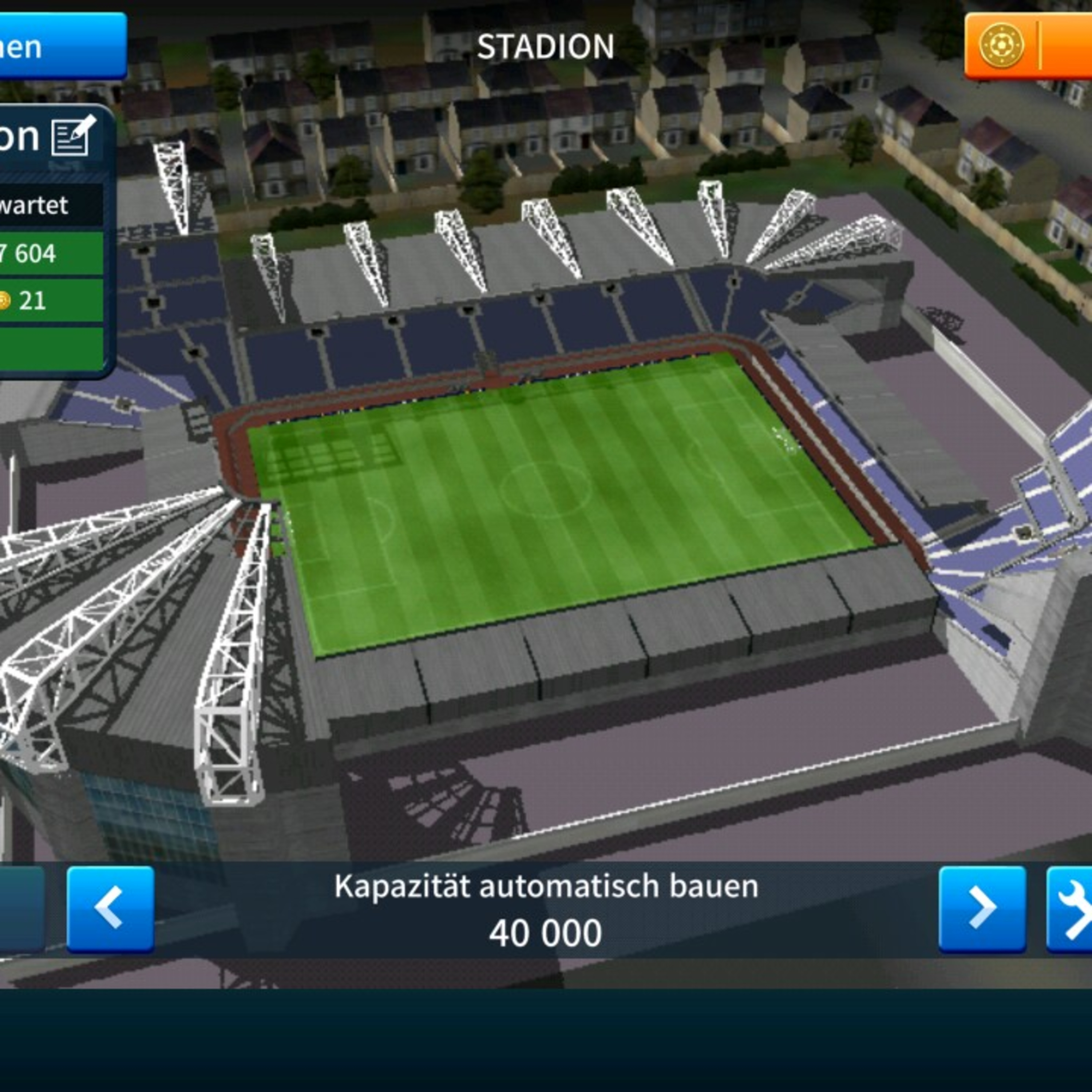Tap the blue wrench build button
The image size is (1092, 1092).
tap(1071, 909)
